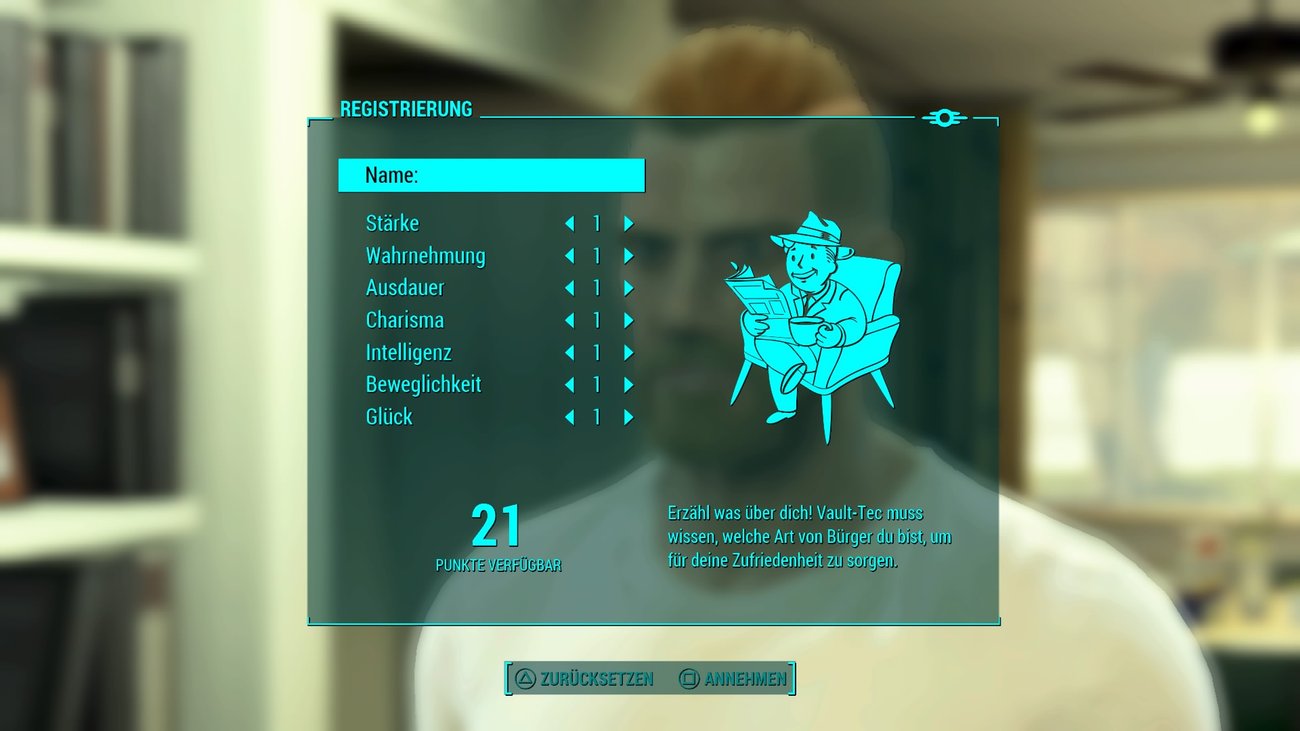Click the REGISTRIERUNG heading

[407, 108]
